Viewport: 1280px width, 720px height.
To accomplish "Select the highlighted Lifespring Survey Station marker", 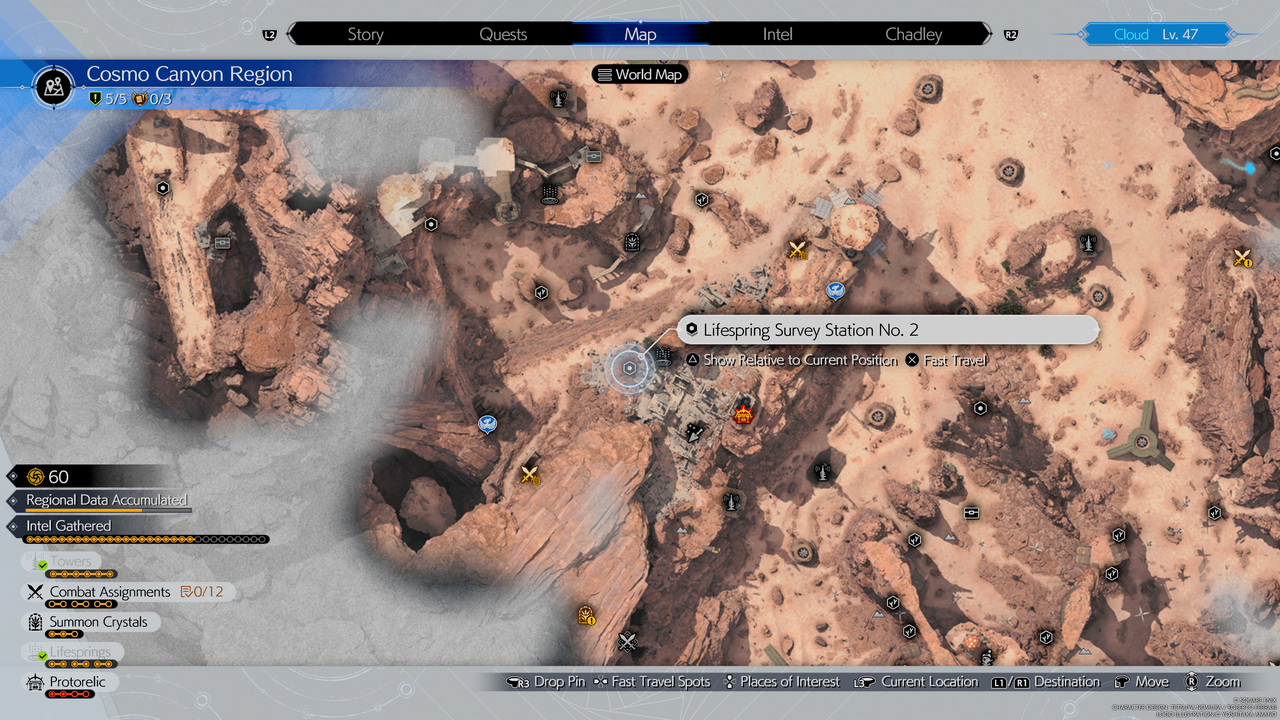I will (629, 368).
